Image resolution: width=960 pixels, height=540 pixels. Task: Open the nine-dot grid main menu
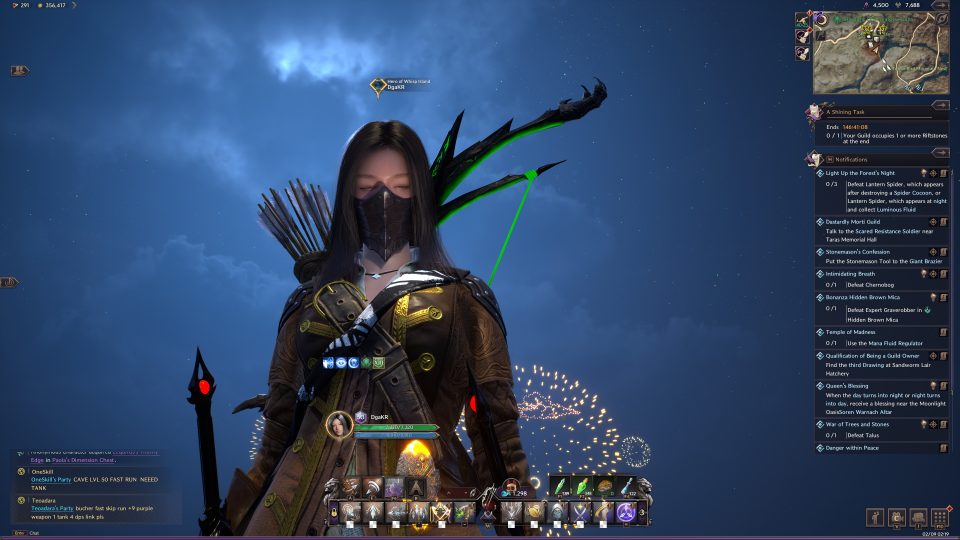pyautogui.click(x=940, y=517)
